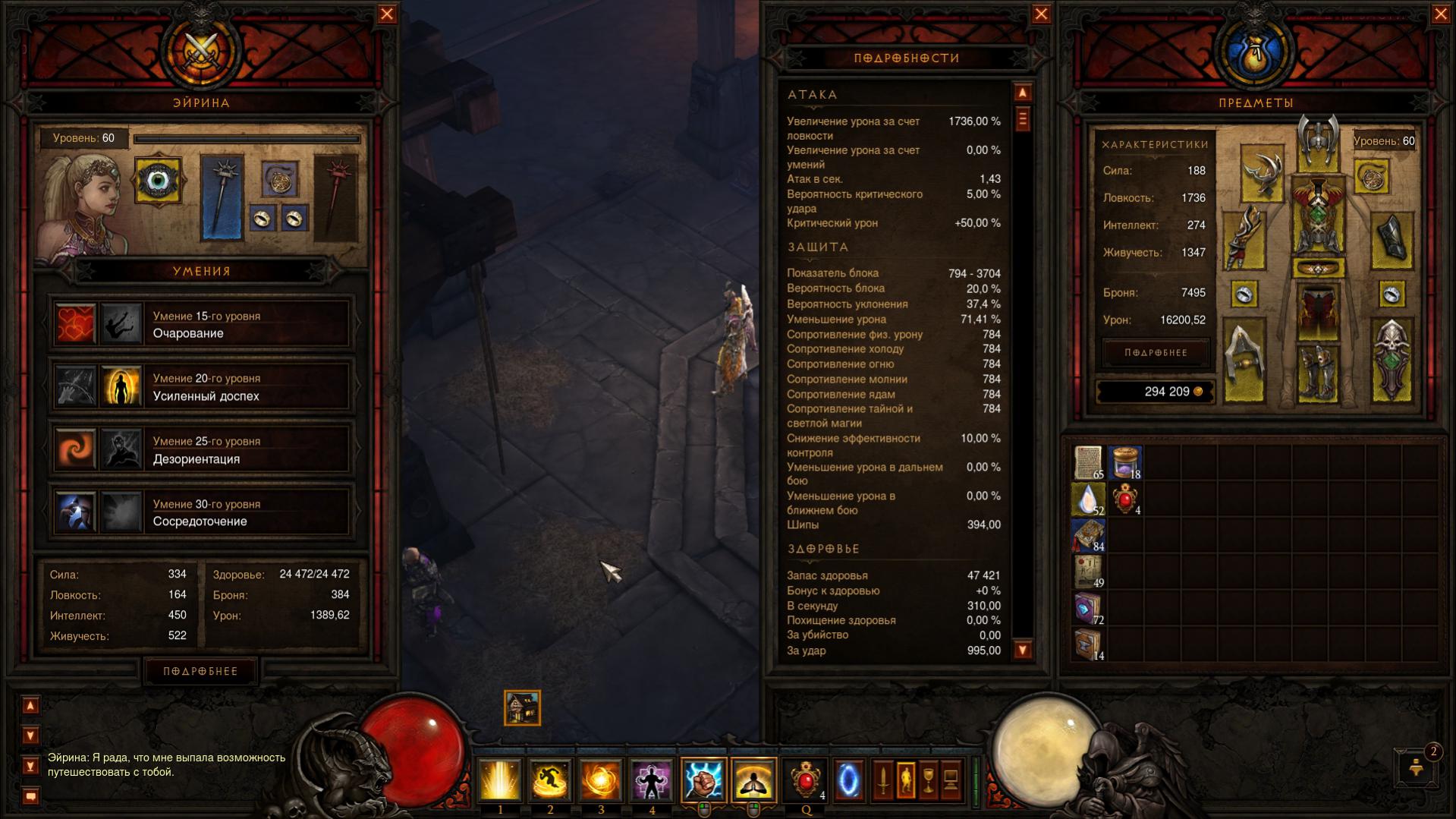Close the Предметы inventory panel

1440,14
